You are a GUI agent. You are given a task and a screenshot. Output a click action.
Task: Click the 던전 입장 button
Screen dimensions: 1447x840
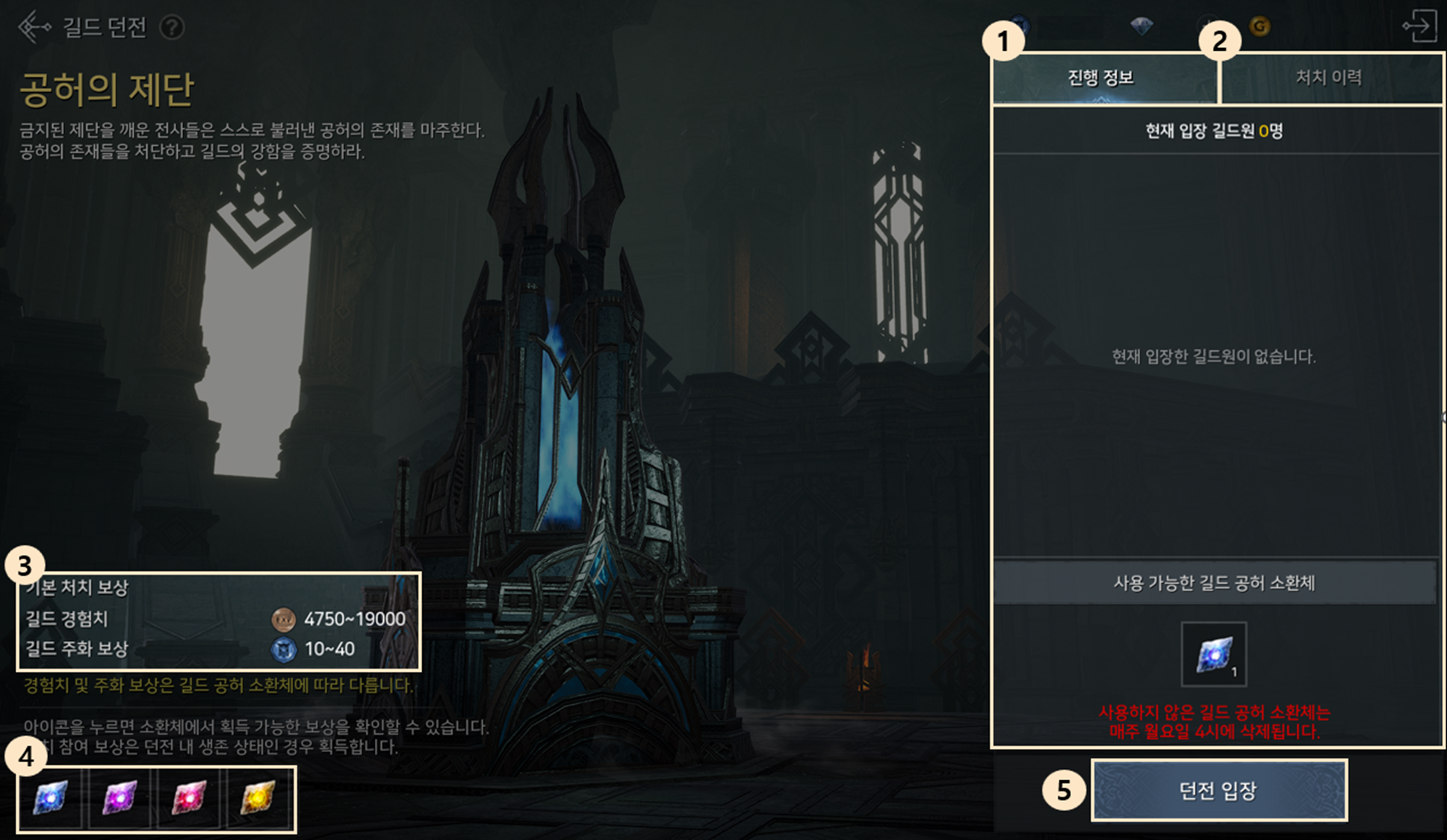point(1218,791)
